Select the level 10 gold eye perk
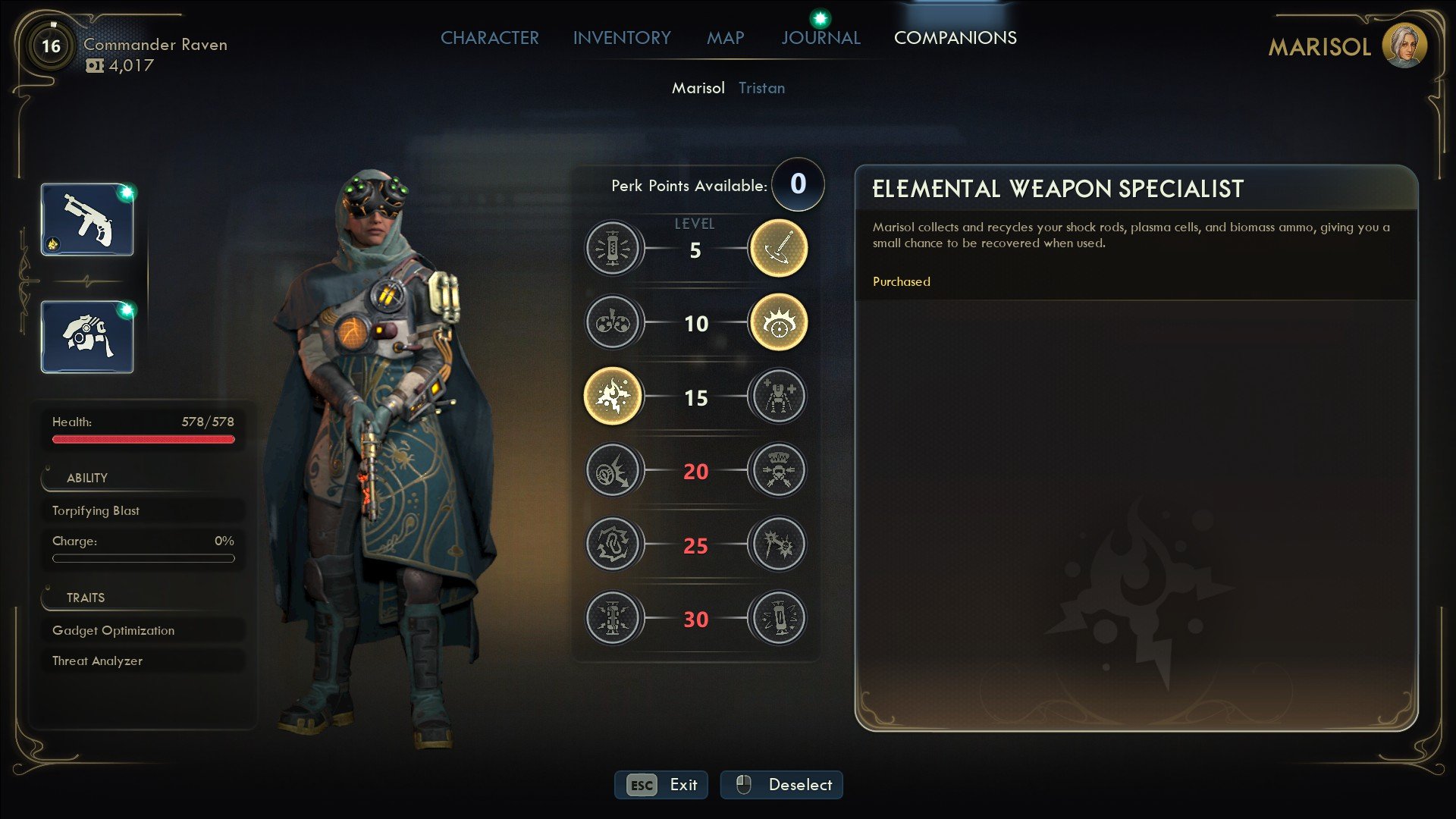This screenshot has width=1456, height=819. 777,322
